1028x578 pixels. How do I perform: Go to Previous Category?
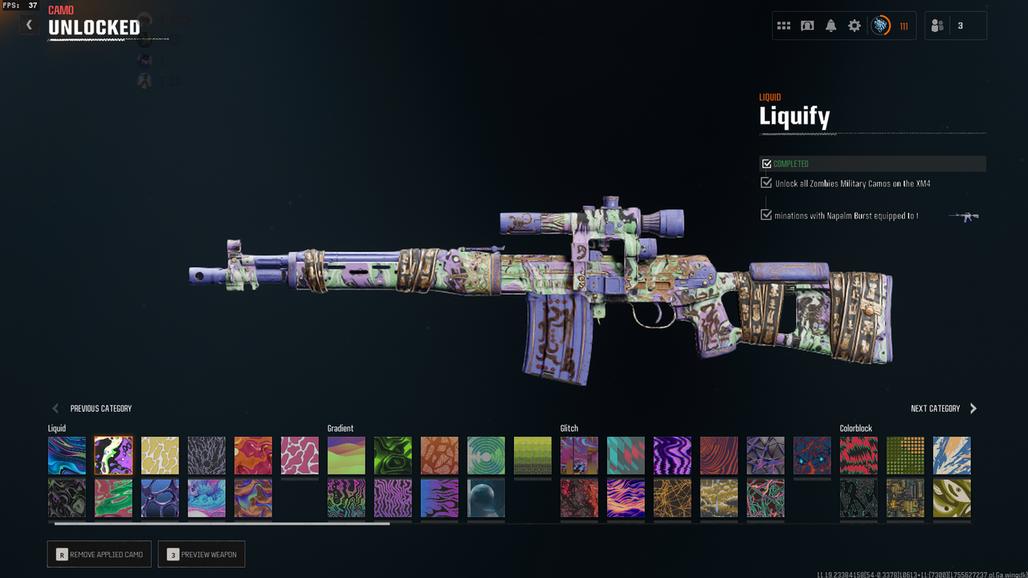click(x=92, y=408)
